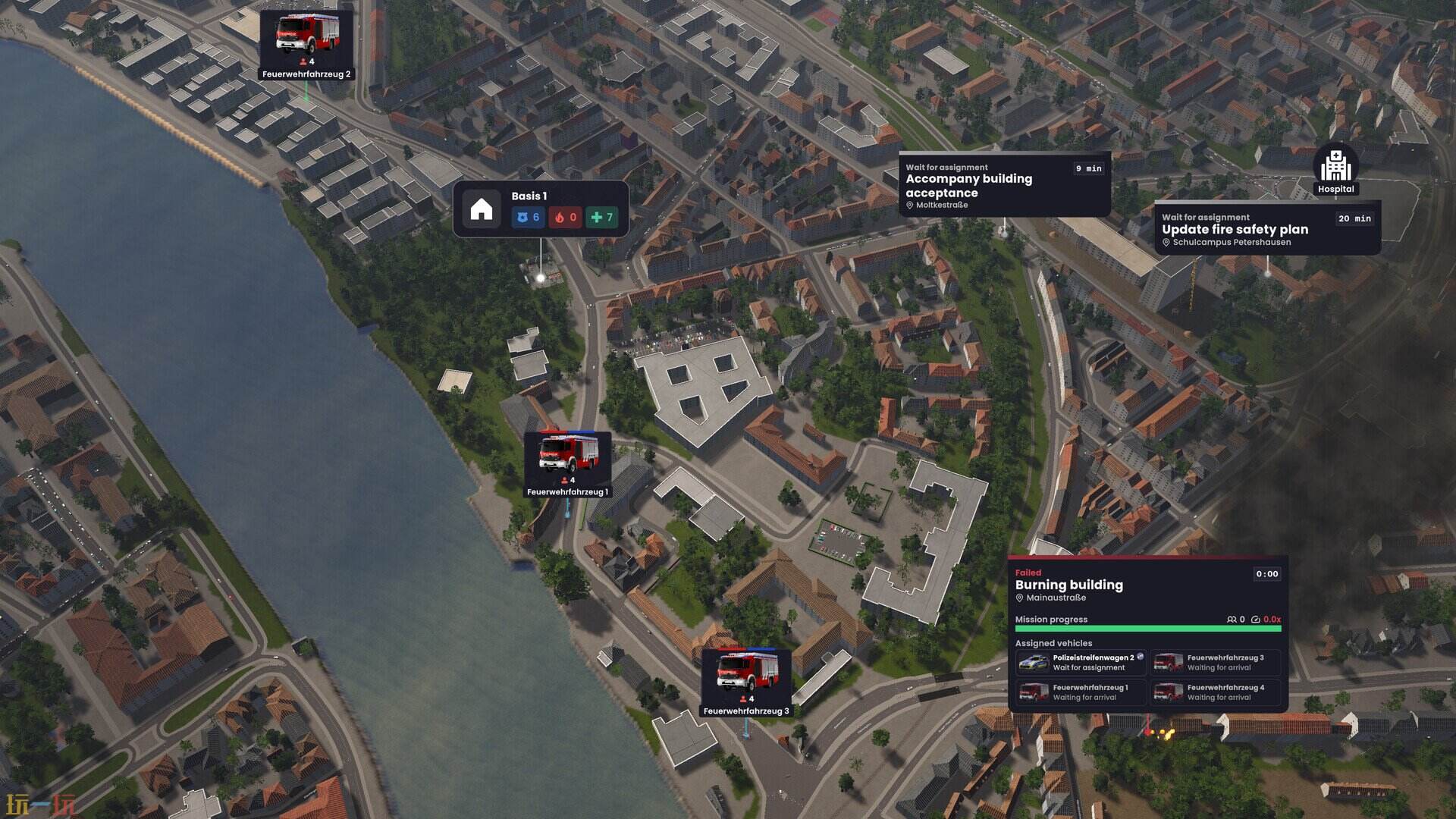1456x819 pixels.
Task: Click the medical count badge on Basis 1
Action: tap(601, 218)
